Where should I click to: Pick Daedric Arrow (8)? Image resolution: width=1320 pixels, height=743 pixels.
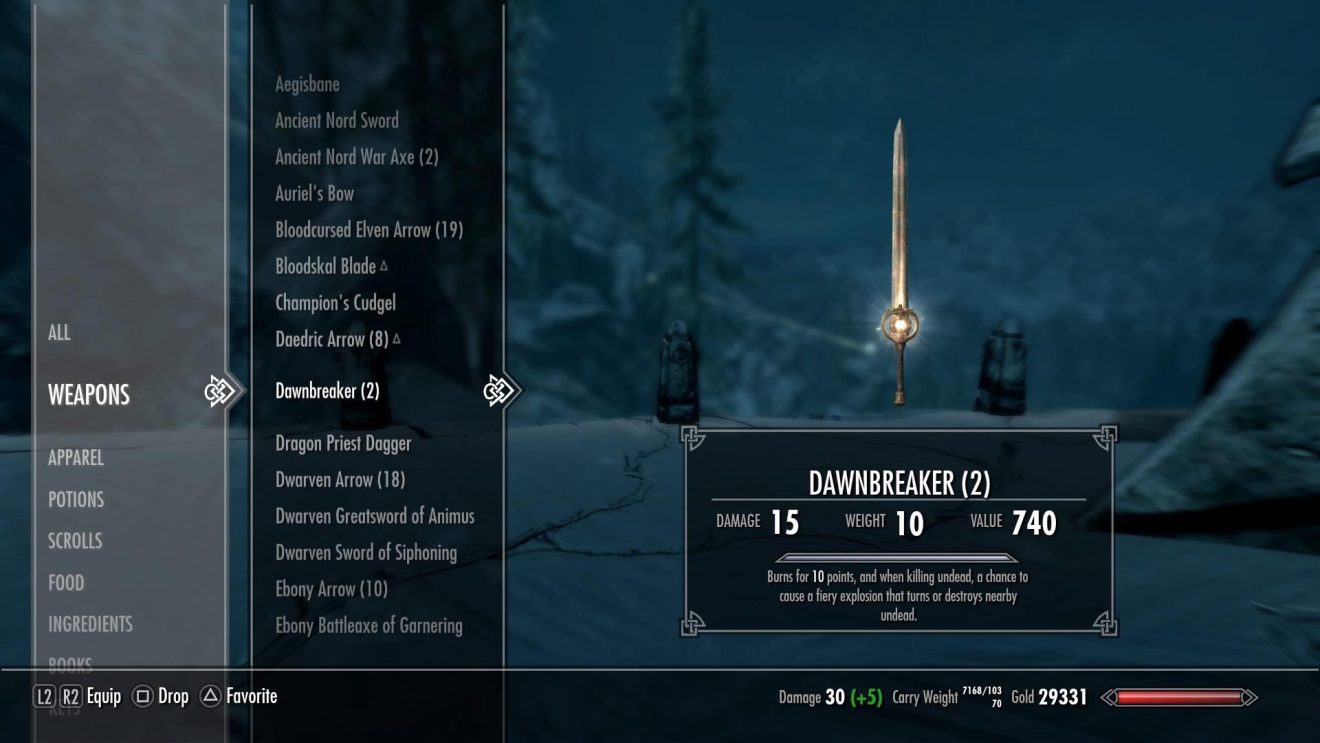[332, 340]
